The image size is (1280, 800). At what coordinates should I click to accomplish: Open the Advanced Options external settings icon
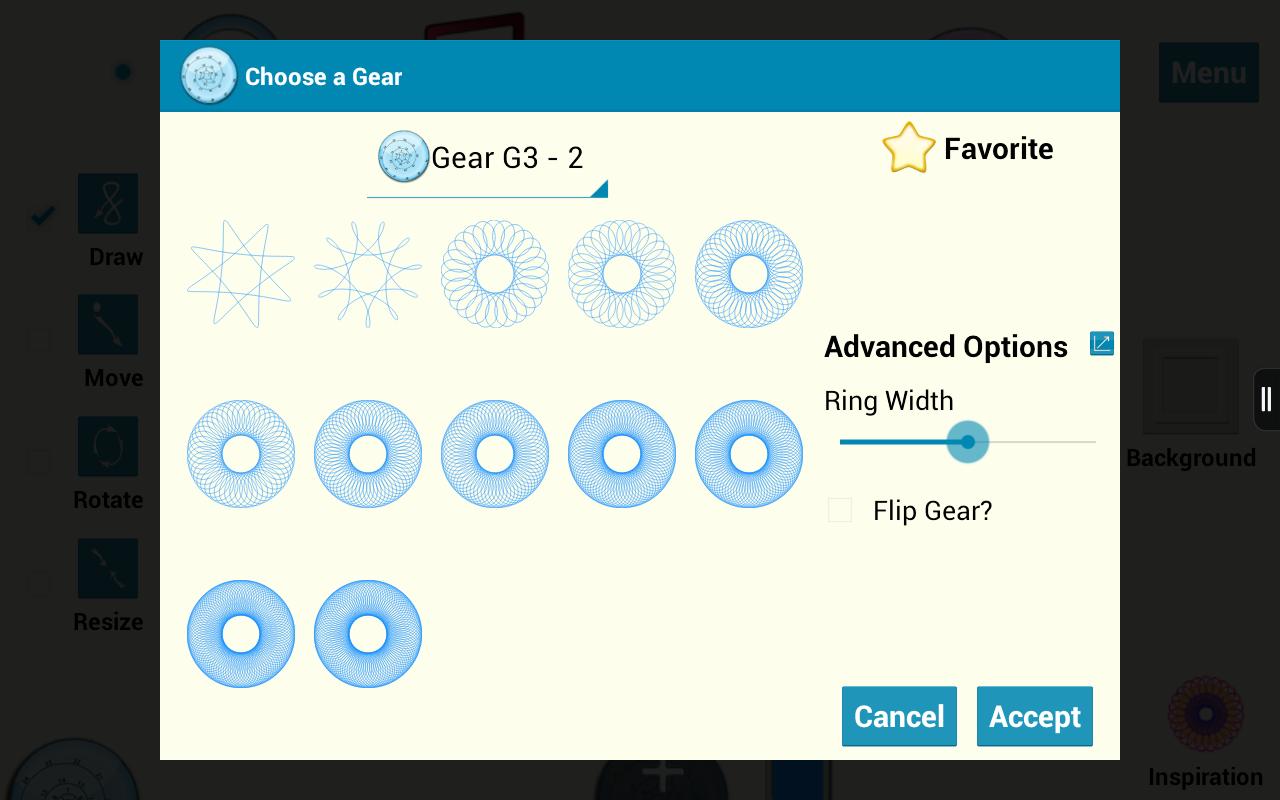(1101, 343)
